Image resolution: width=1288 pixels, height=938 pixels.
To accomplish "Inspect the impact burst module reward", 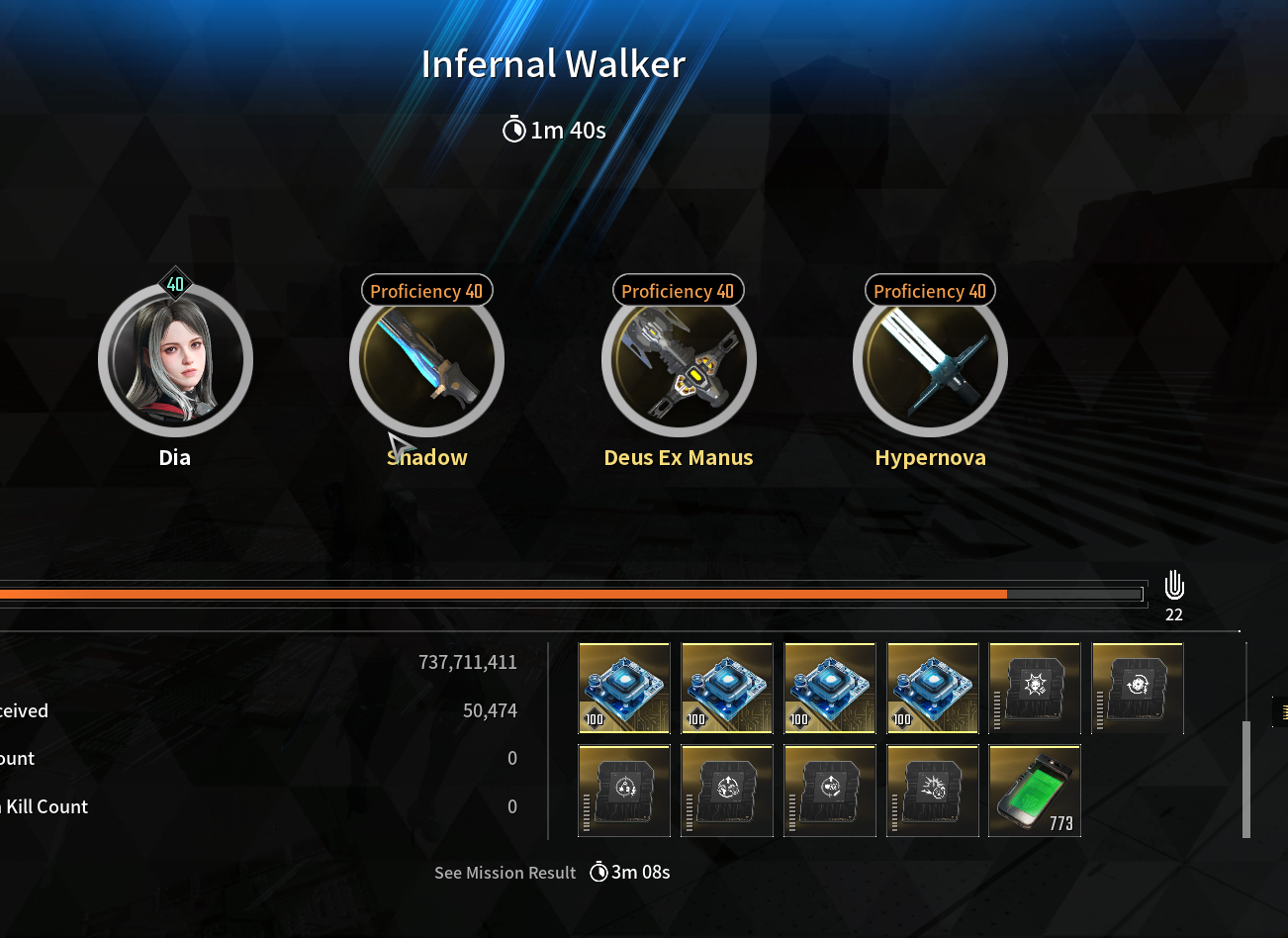I will (932, 791).
